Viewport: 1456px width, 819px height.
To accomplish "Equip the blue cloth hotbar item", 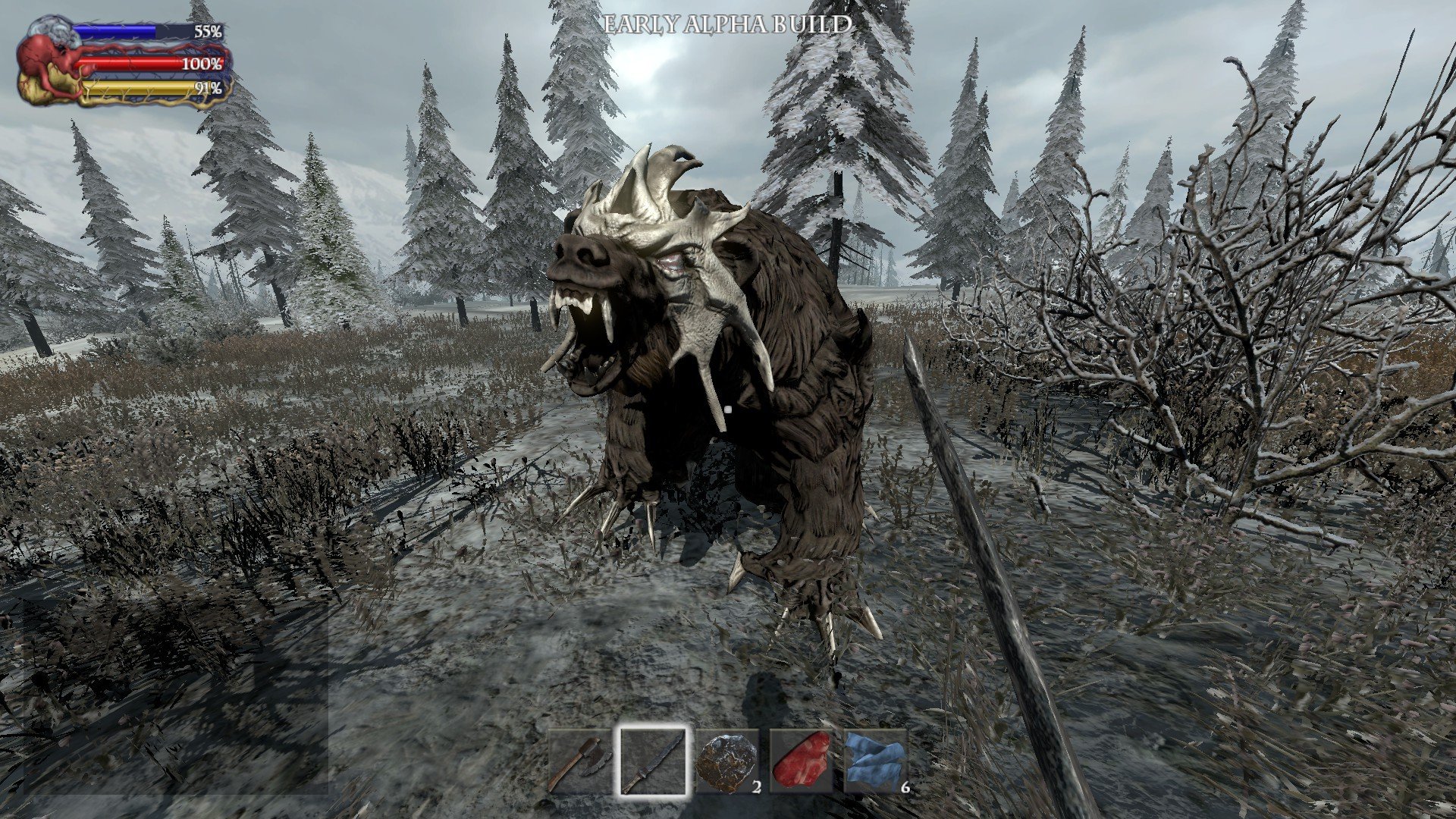I will 875,761.
